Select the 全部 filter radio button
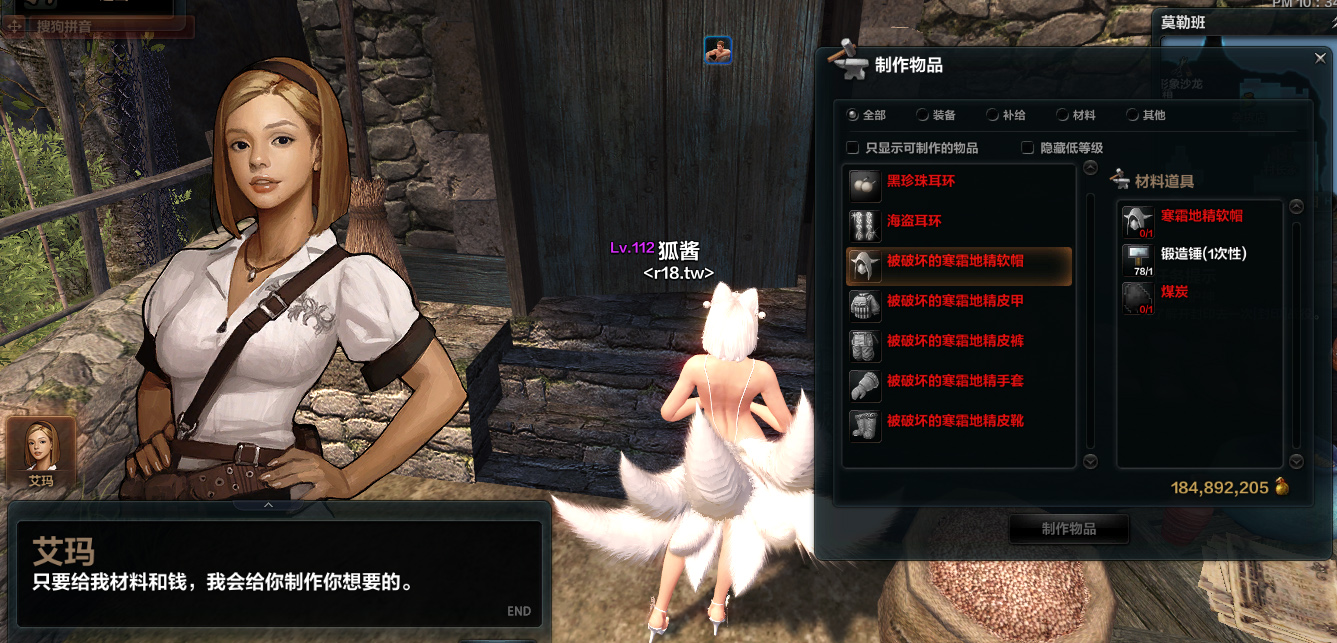 pyautogui.click(x=853, y=115)
